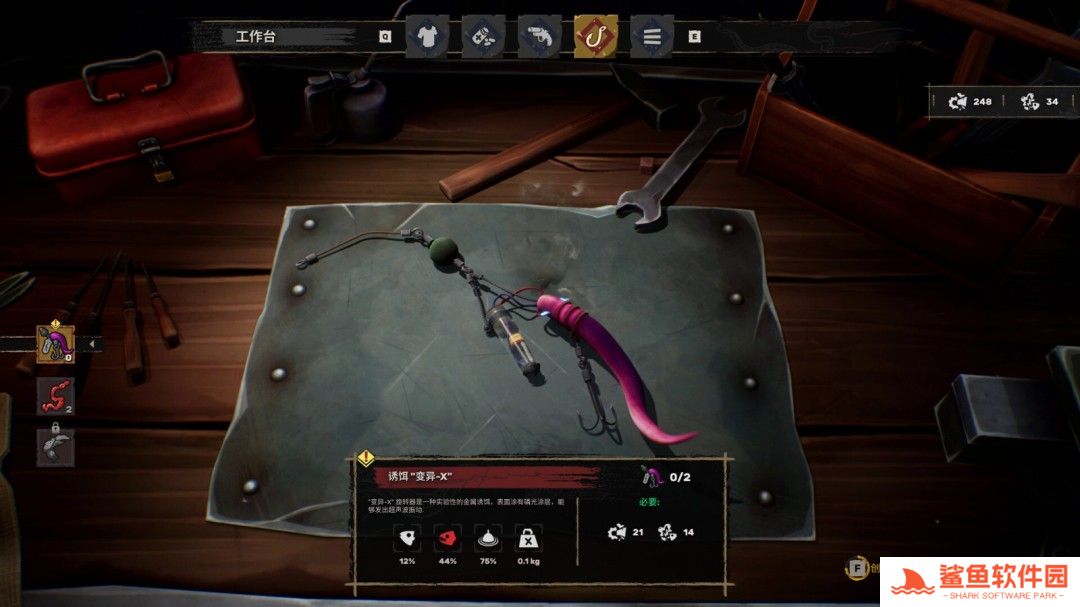This screenshot has height=607, width=1080.
Task: Select the revolver weapons tab
Action: [539, 37]
